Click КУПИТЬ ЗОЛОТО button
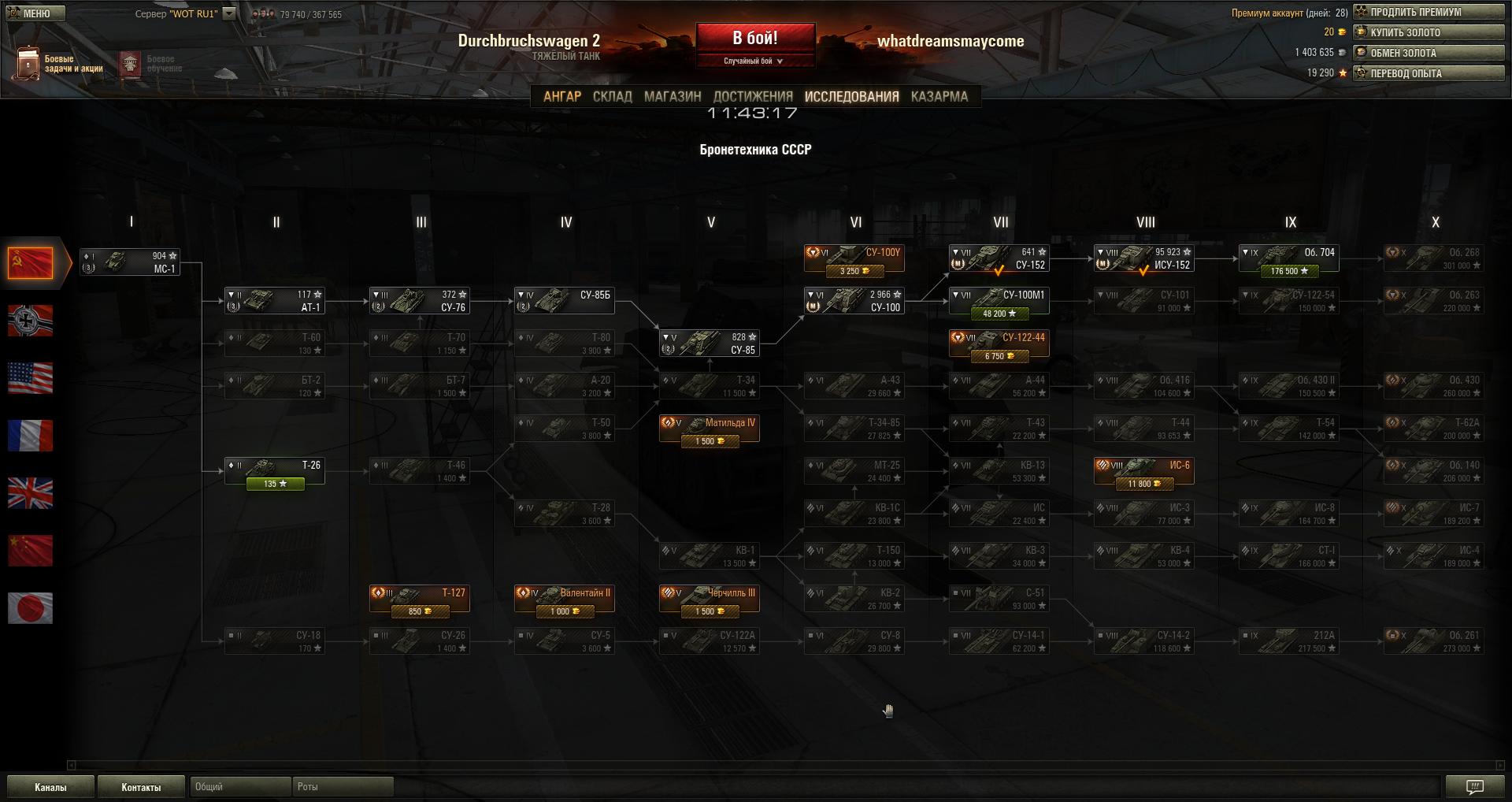The image size is (1512, 802). point(1428,32)
